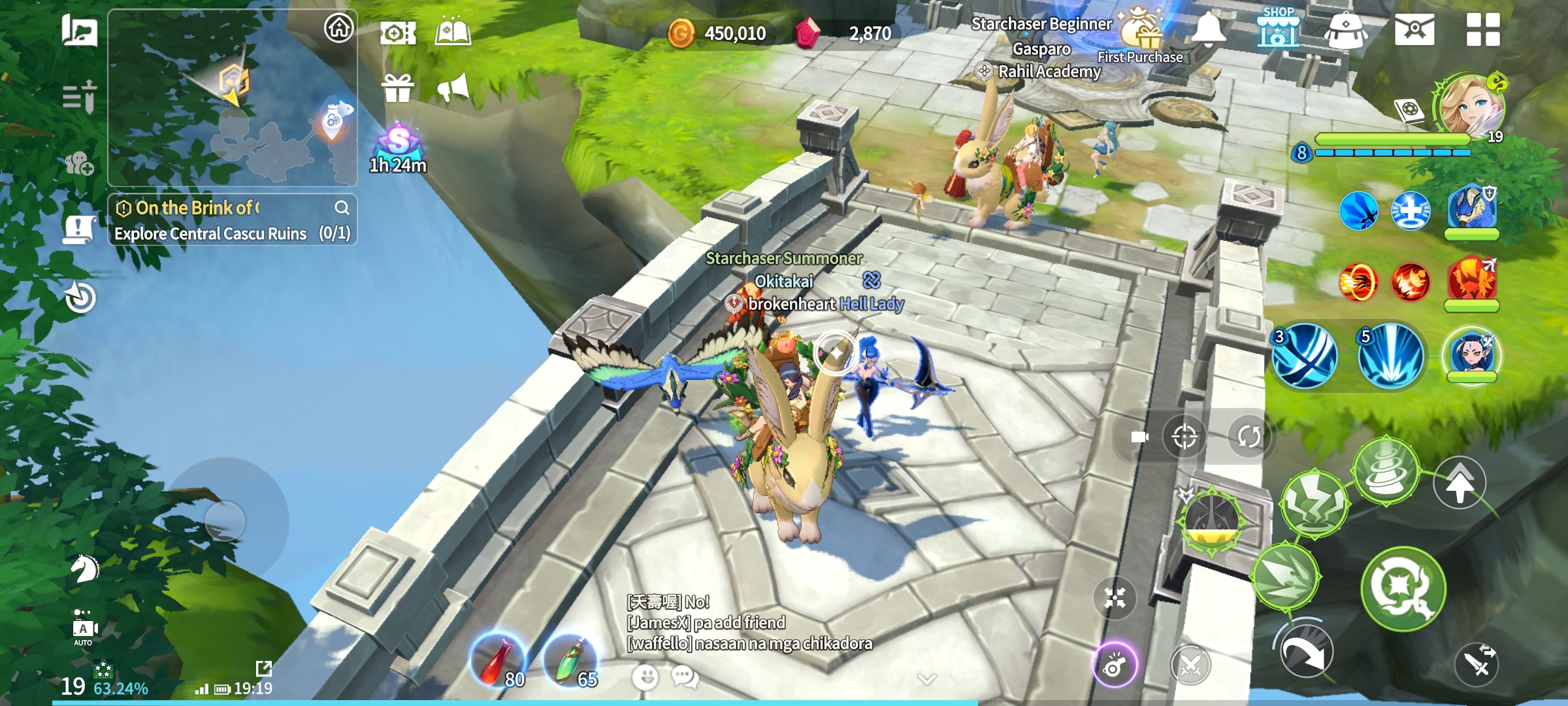The height and width of the screenshot is (706, 1568).
Task: Select the blue-haired elf party portrait
Action: [x=1472, y=356]
